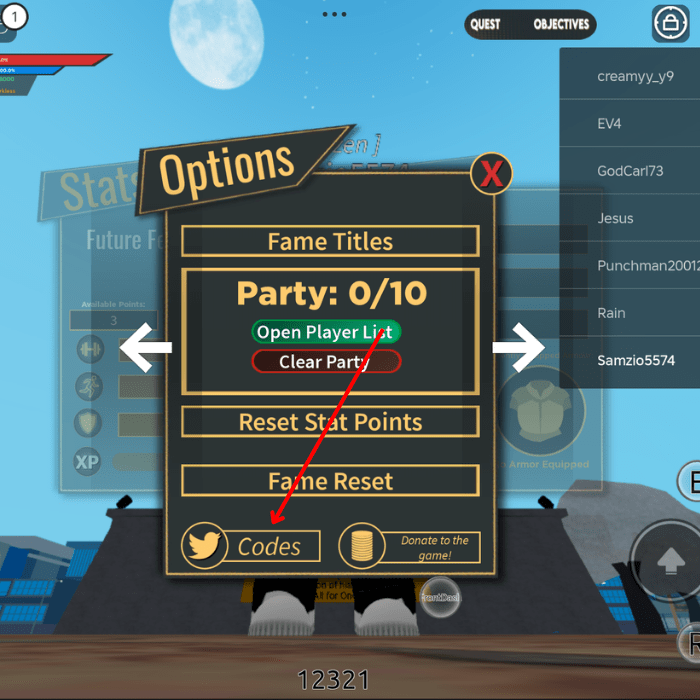Open the Quest tab at top
Viewport: 700px width, 700px height.
pos(485,24)
